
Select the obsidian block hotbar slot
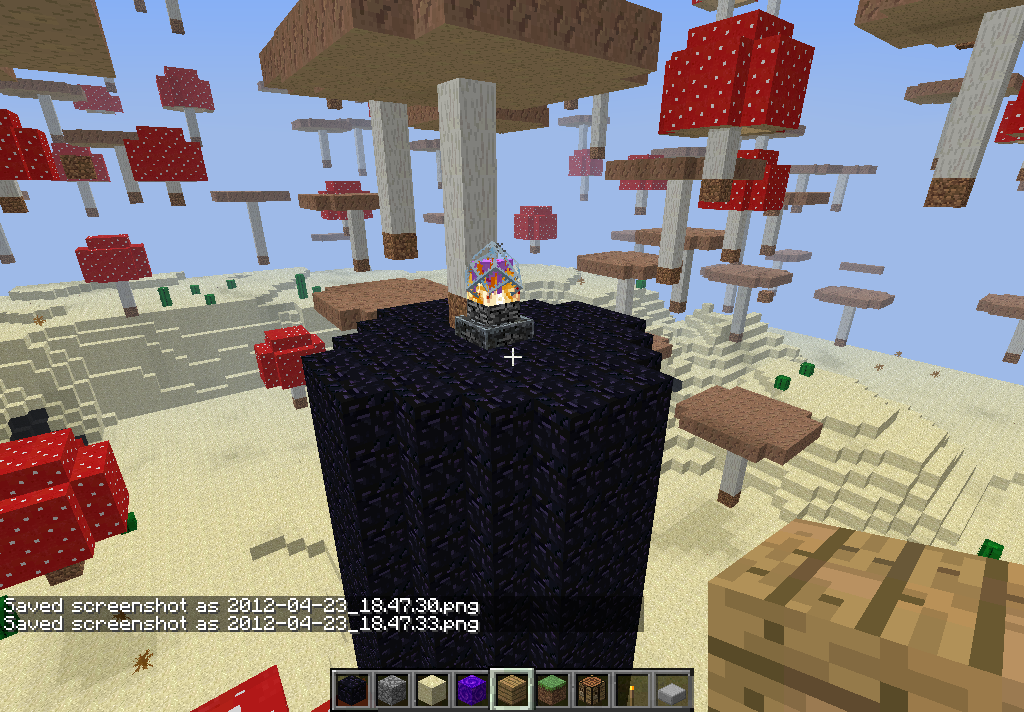point(351,690)
